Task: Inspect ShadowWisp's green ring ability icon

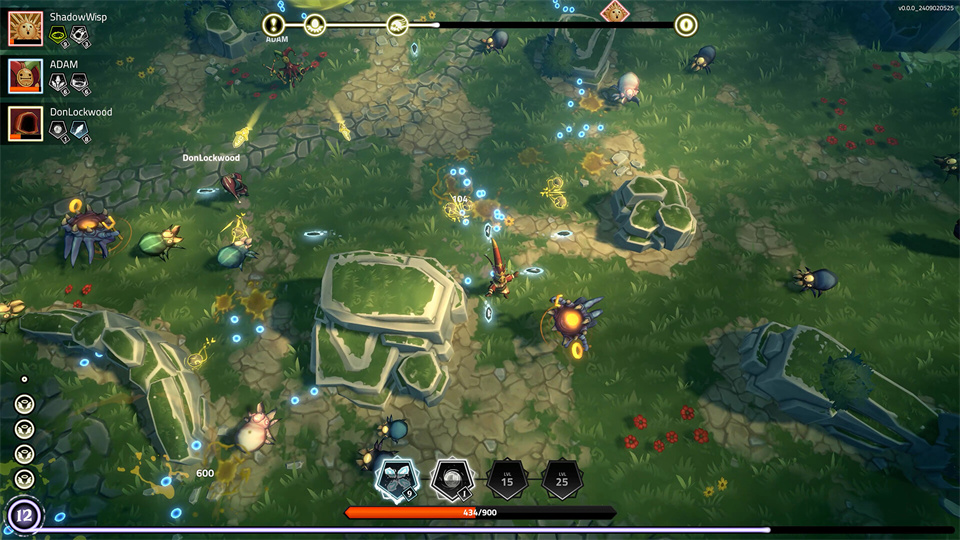Action: coord(59,37)
